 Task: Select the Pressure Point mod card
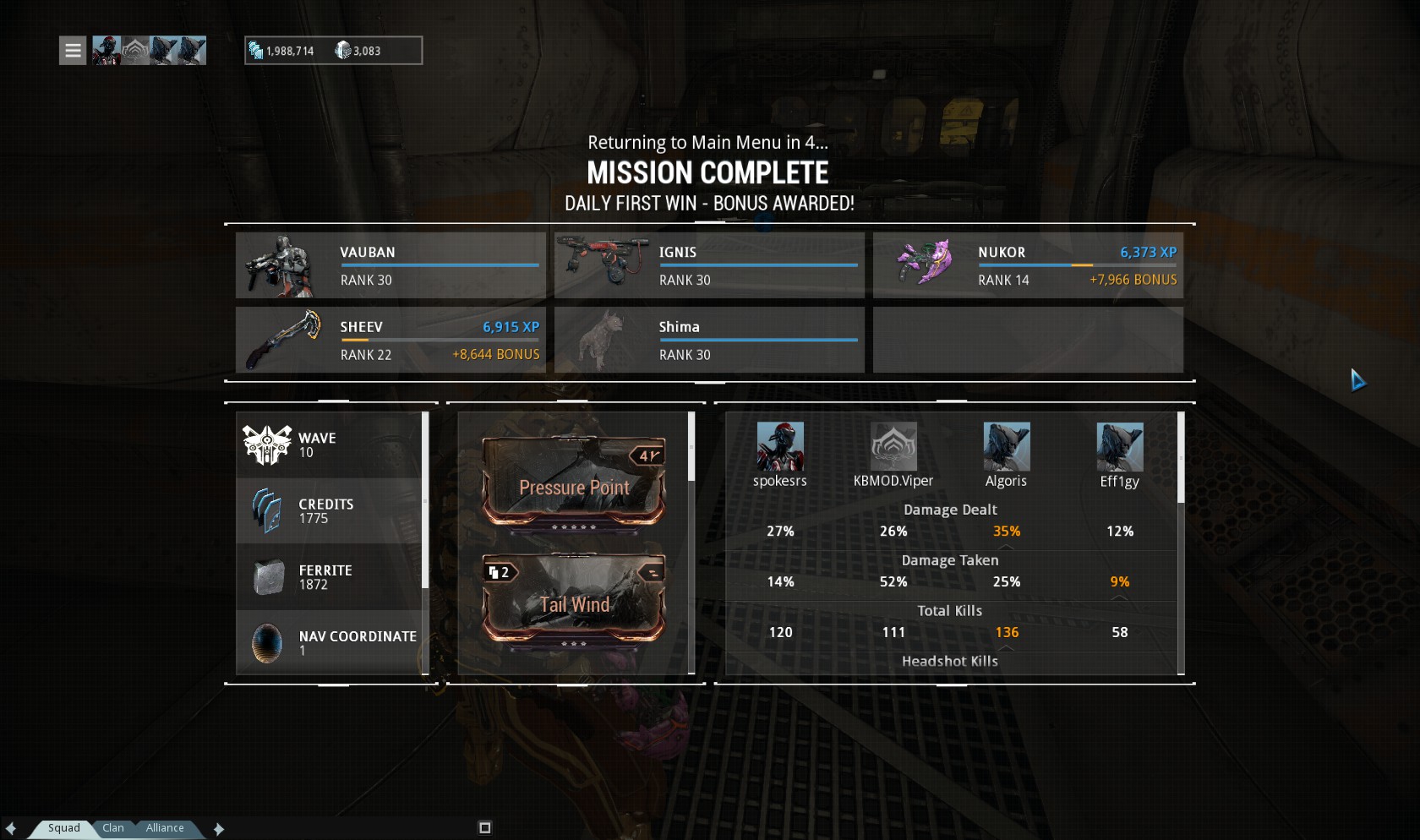point(574,483)
